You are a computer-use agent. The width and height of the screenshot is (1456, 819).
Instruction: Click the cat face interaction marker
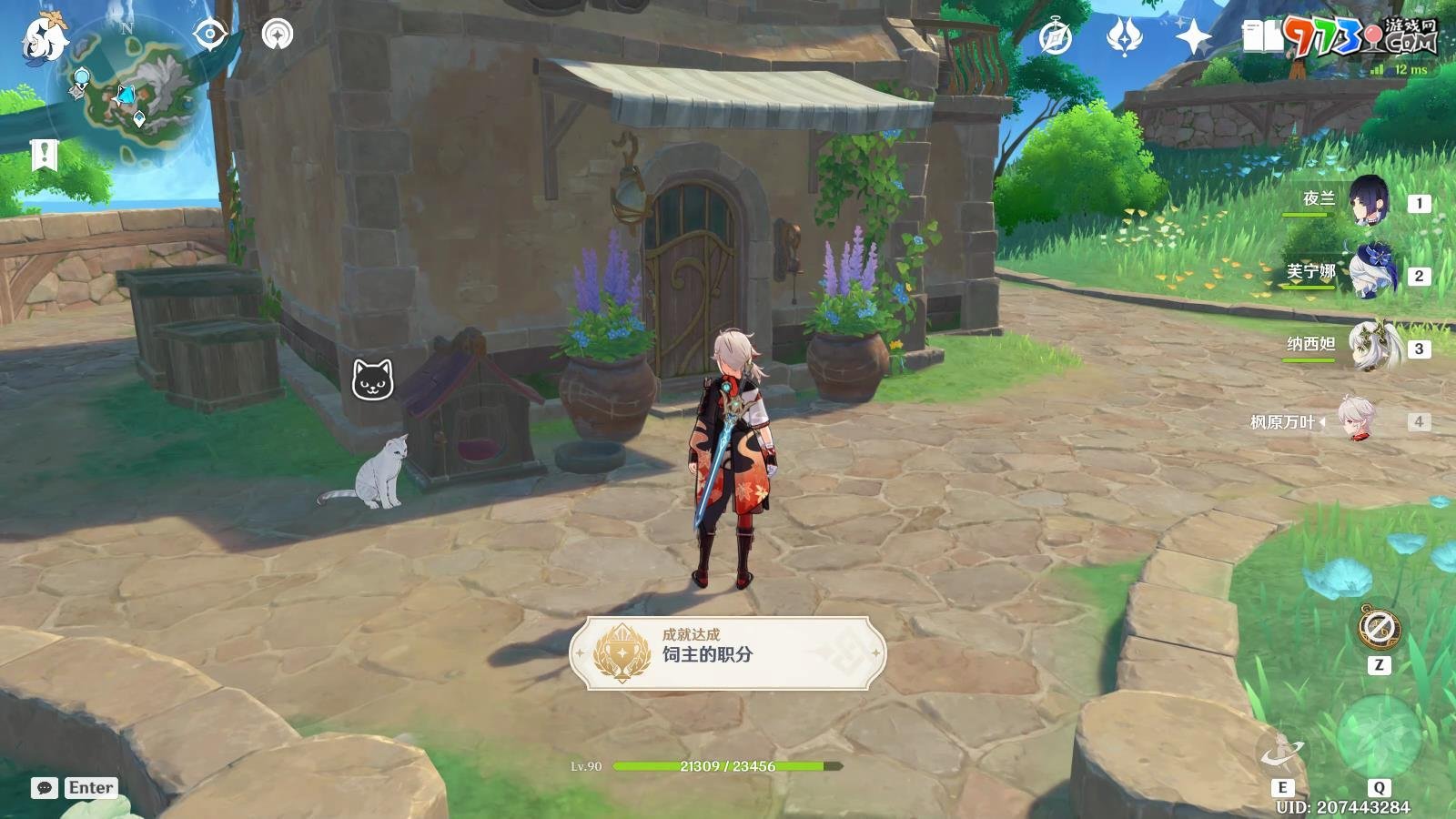click(373, 379)
